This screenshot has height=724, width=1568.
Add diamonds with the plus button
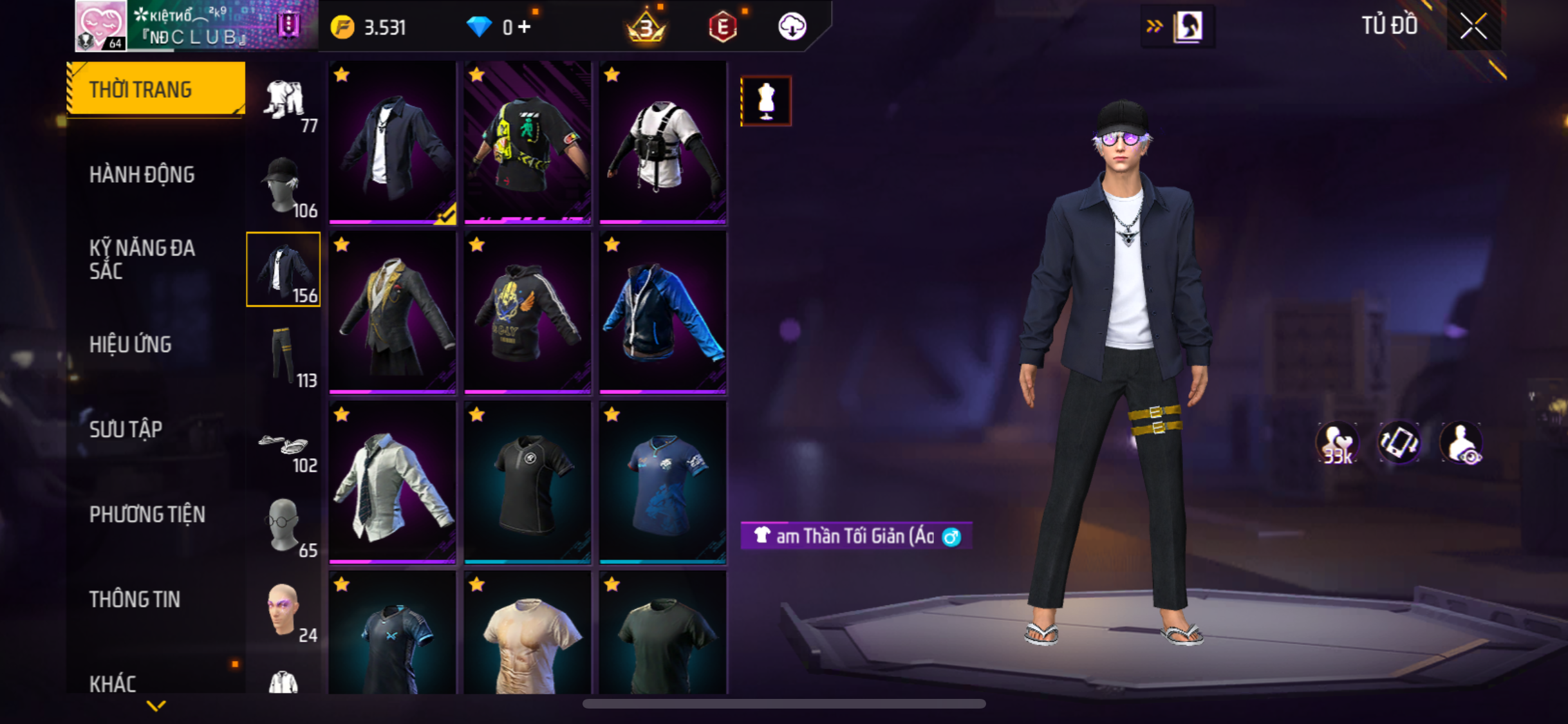click(x=525, y=27)
